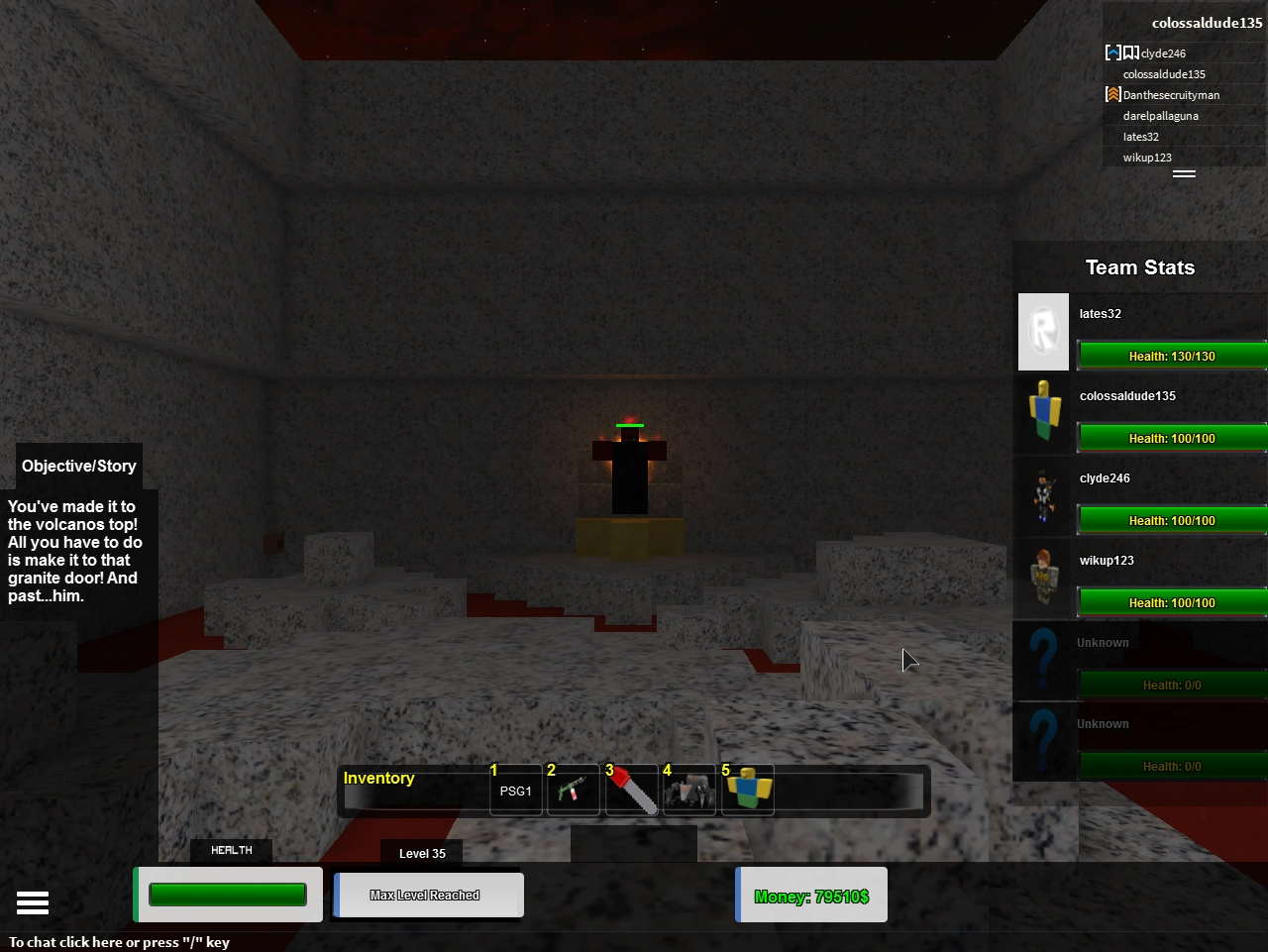
Task: Click colossaldude135's avatar in Team Stats
Action: click(1043, 414)
